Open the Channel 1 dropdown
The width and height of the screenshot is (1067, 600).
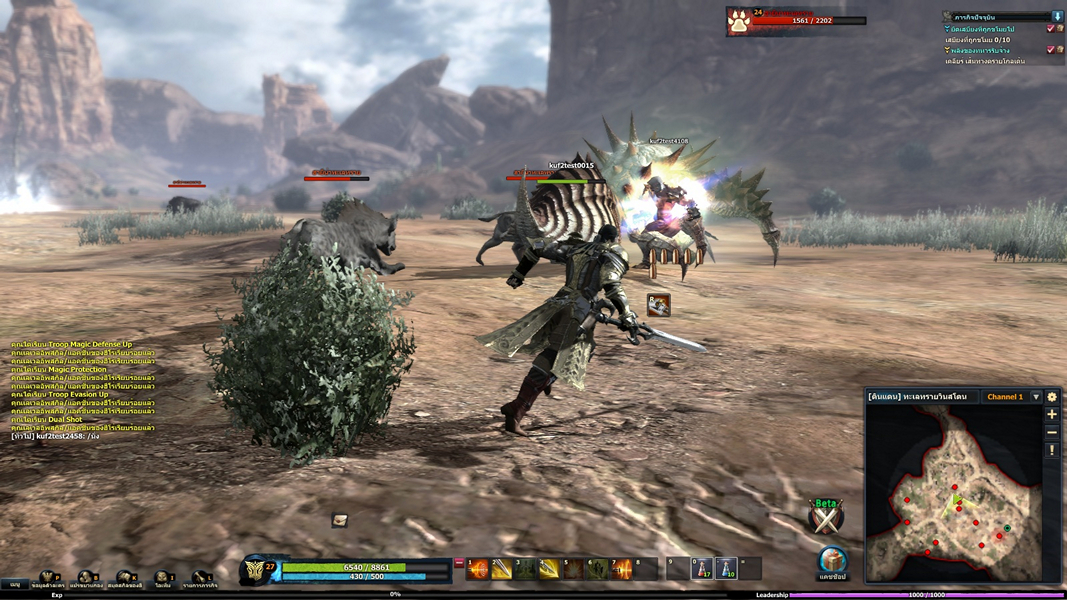click(1036, 397)
